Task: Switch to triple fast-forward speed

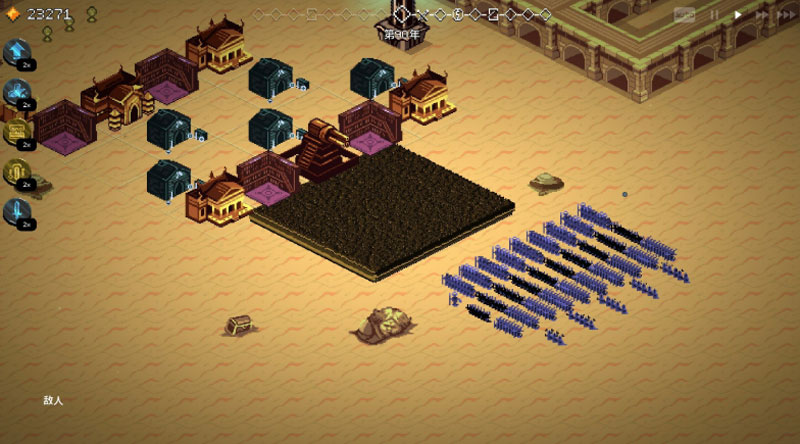Action: pos(787,15)
